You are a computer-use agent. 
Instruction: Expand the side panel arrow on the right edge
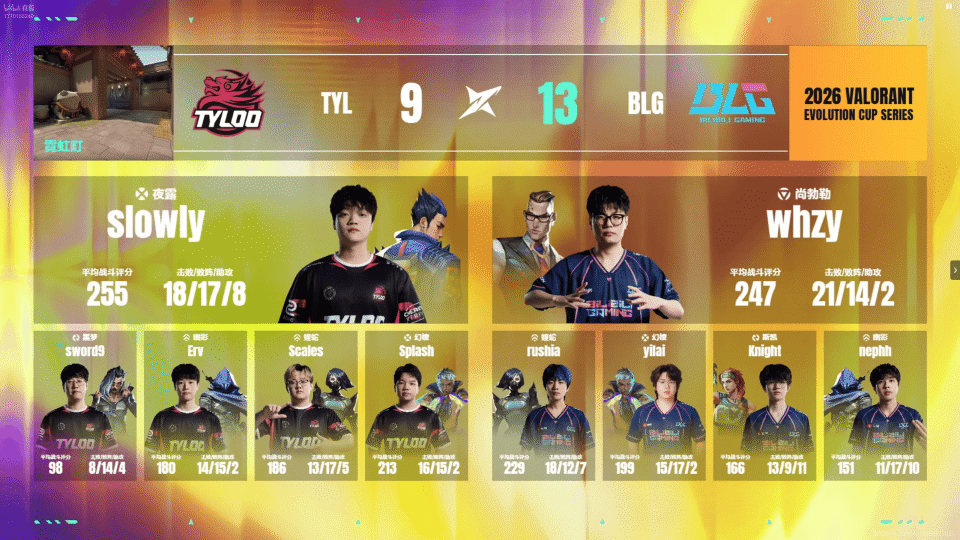pyautogui.click(x=954, y=270)
